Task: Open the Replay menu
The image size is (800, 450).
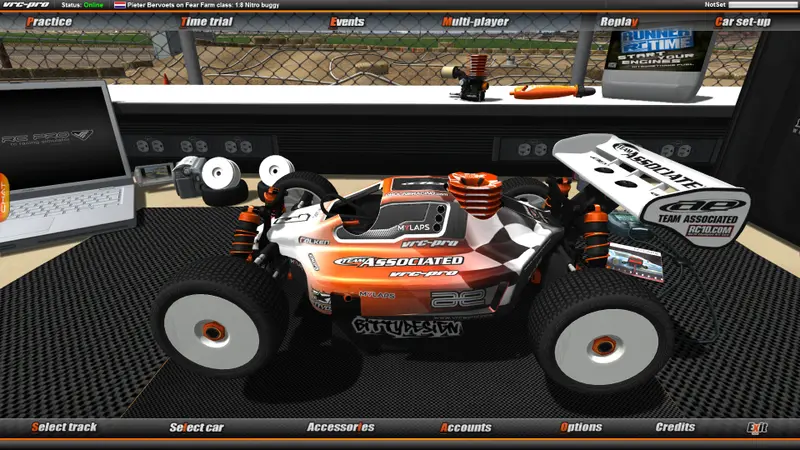Action: pyautogui.click(x=619, y=21)
